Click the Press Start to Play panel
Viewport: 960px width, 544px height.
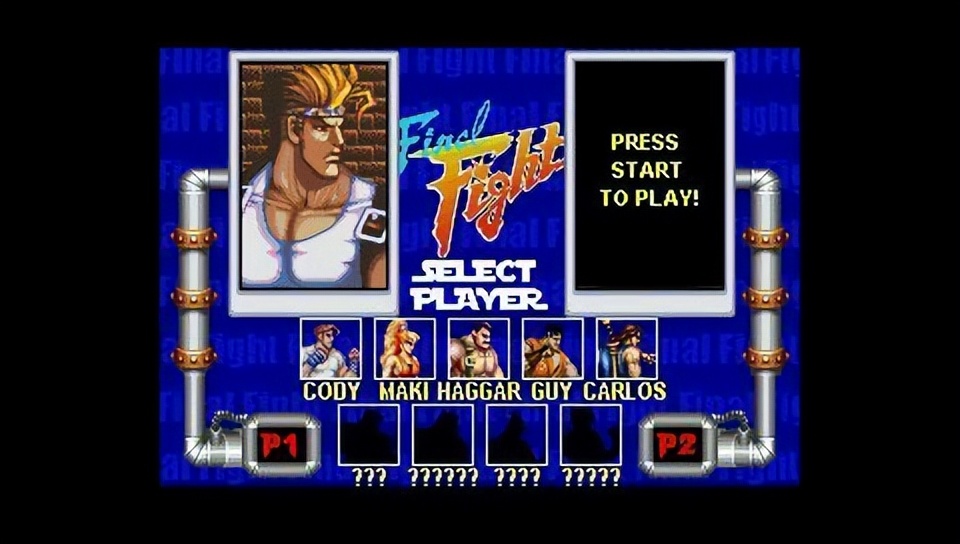(650, 176)
